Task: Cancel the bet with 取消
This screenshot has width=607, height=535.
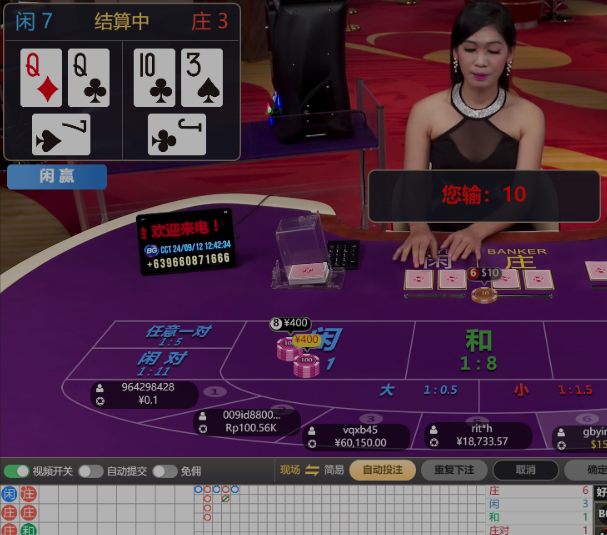Action: [526, 470]
